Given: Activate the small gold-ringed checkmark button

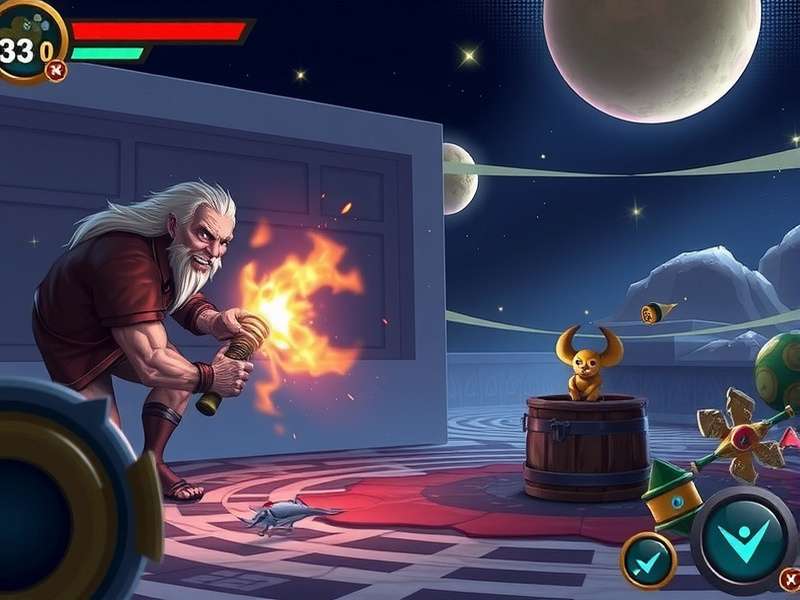Looking at the screenshot, I should (x=648, y=560).
